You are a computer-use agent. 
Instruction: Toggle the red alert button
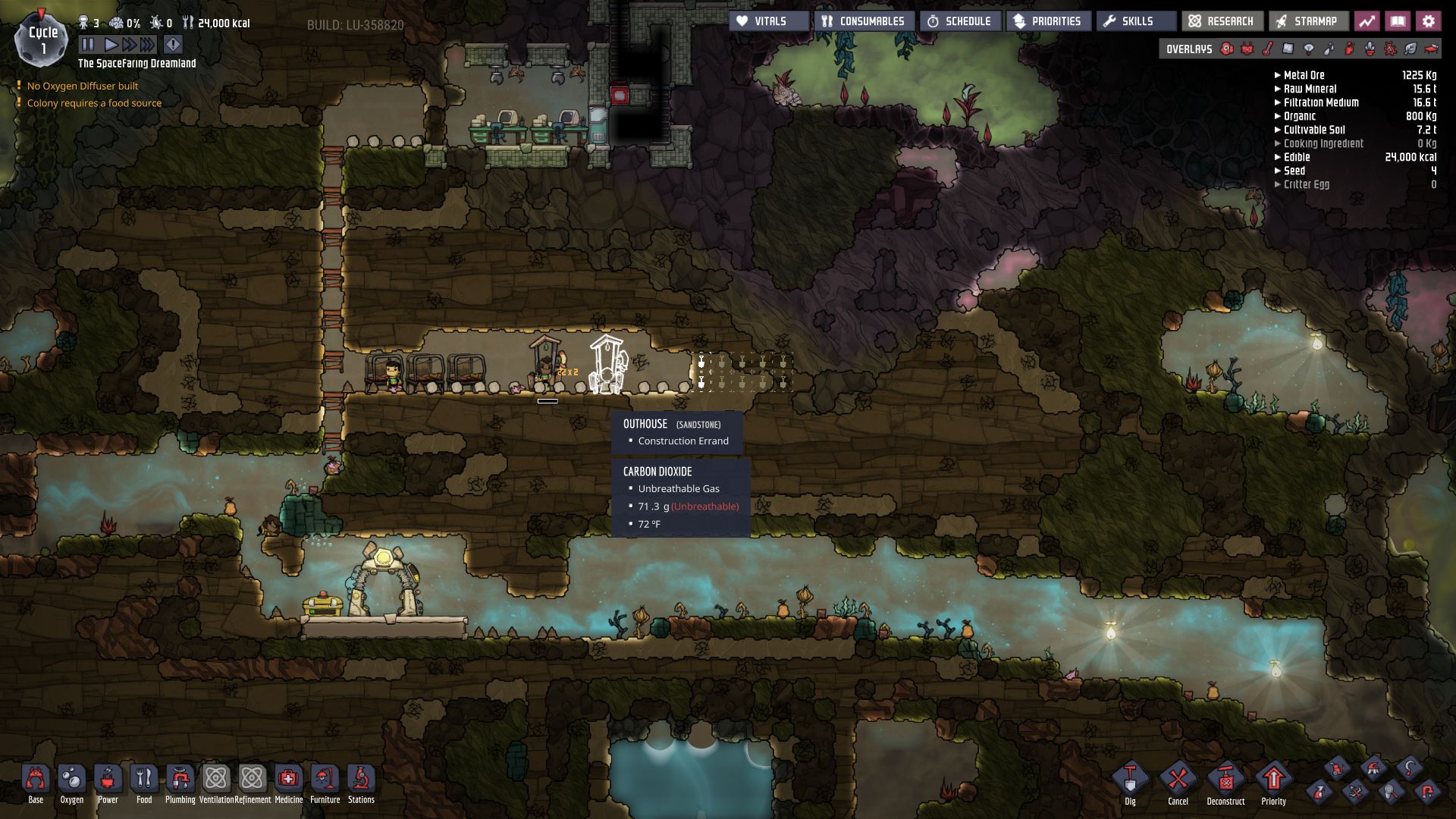click(173, 45)
